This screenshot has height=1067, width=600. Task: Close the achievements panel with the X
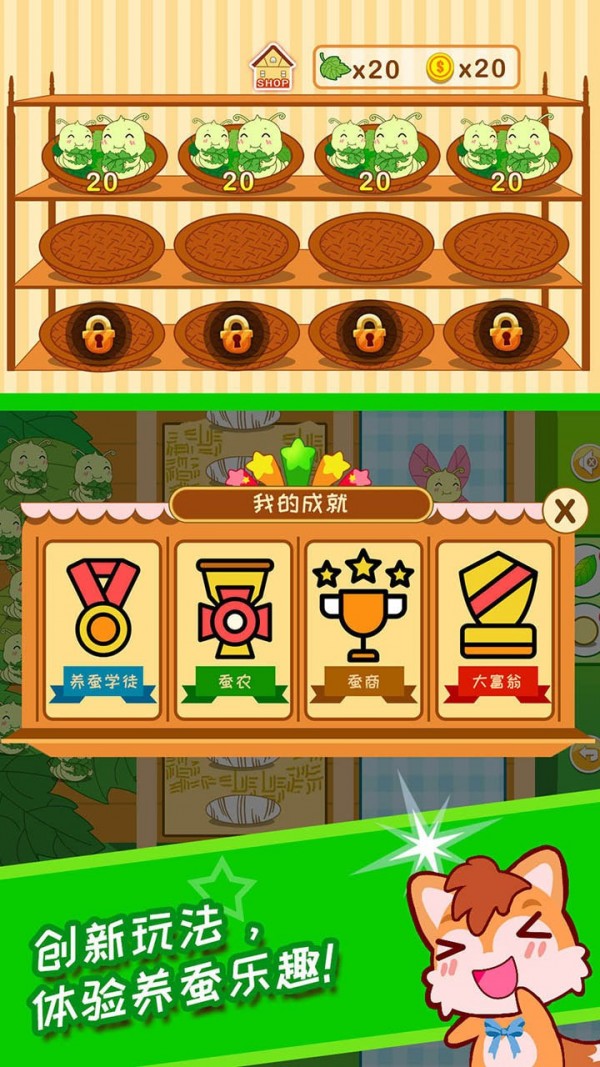(x=565, y=511)
